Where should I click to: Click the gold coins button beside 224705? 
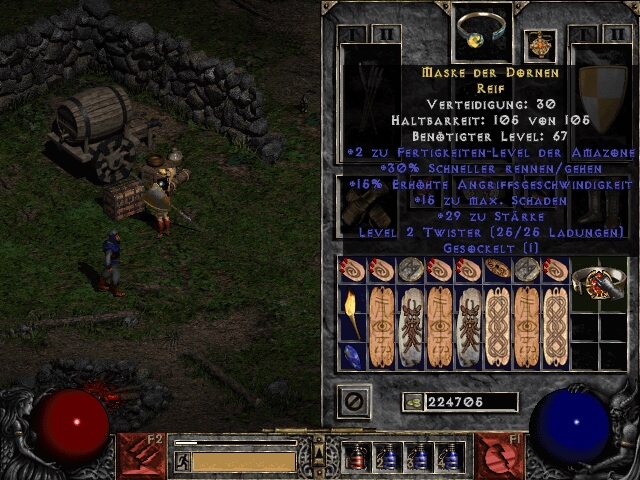point(412,402)
